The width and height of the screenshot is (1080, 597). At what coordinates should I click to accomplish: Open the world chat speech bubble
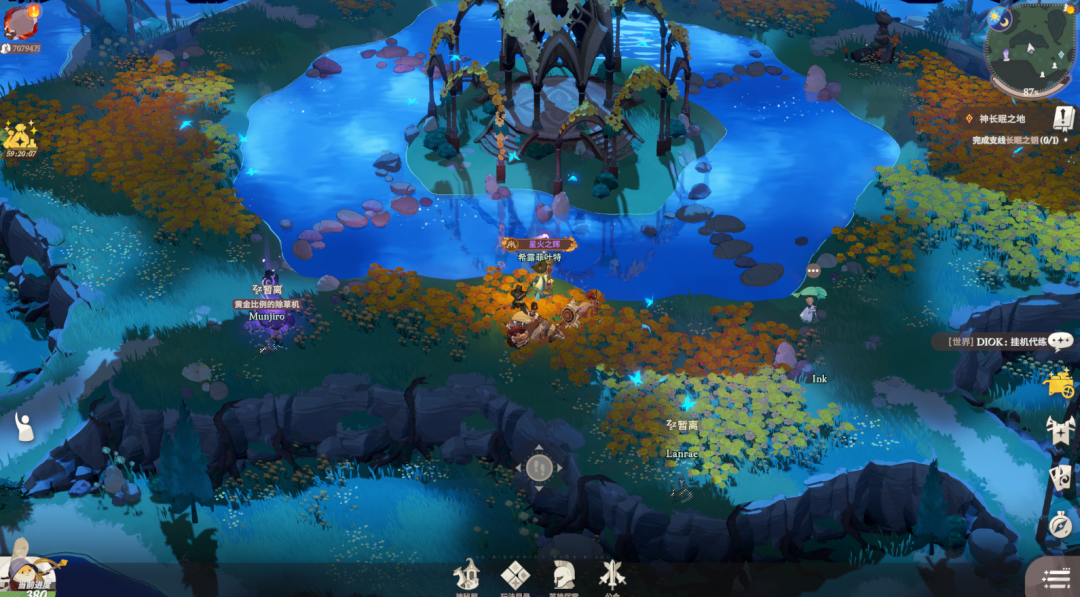click(1061, 341)
